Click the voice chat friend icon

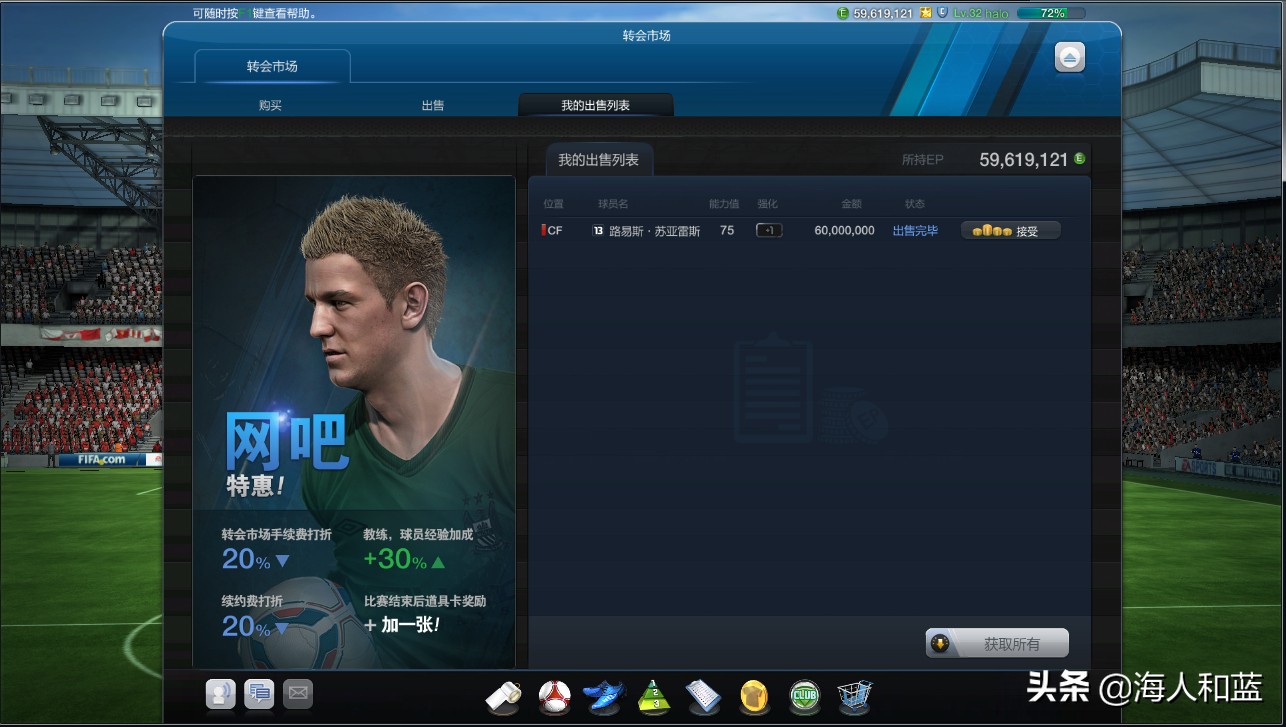pyautogui.click(x=220, y=693)
